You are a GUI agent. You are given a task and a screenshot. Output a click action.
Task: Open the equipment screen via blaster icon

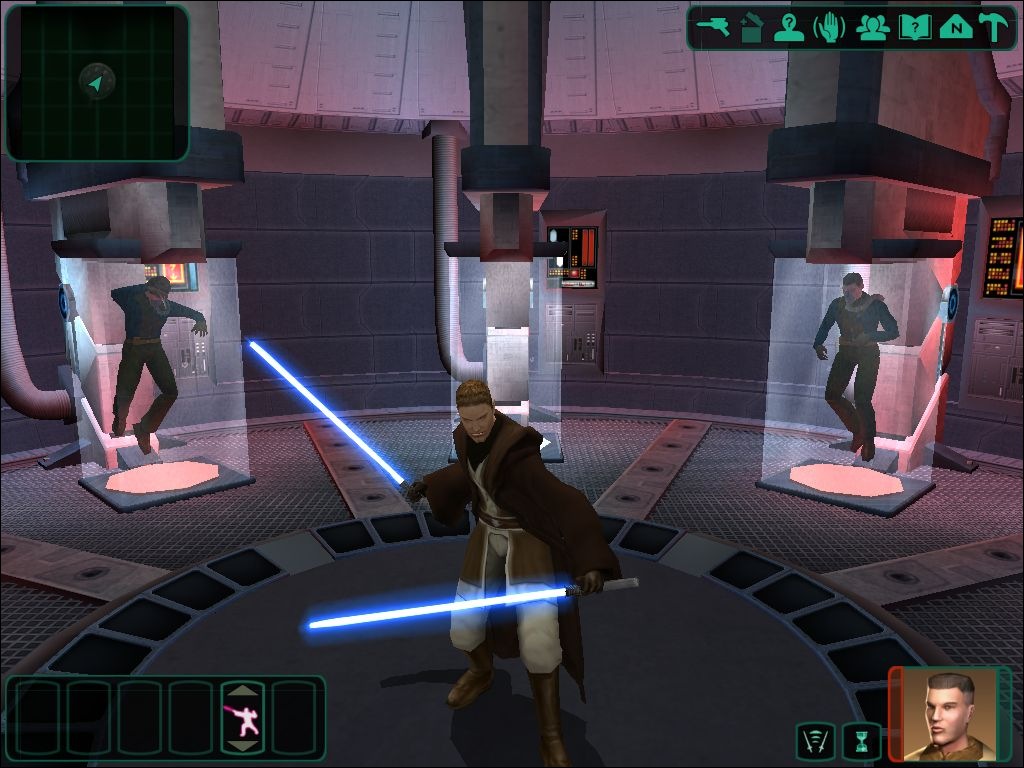pos(715,27)
